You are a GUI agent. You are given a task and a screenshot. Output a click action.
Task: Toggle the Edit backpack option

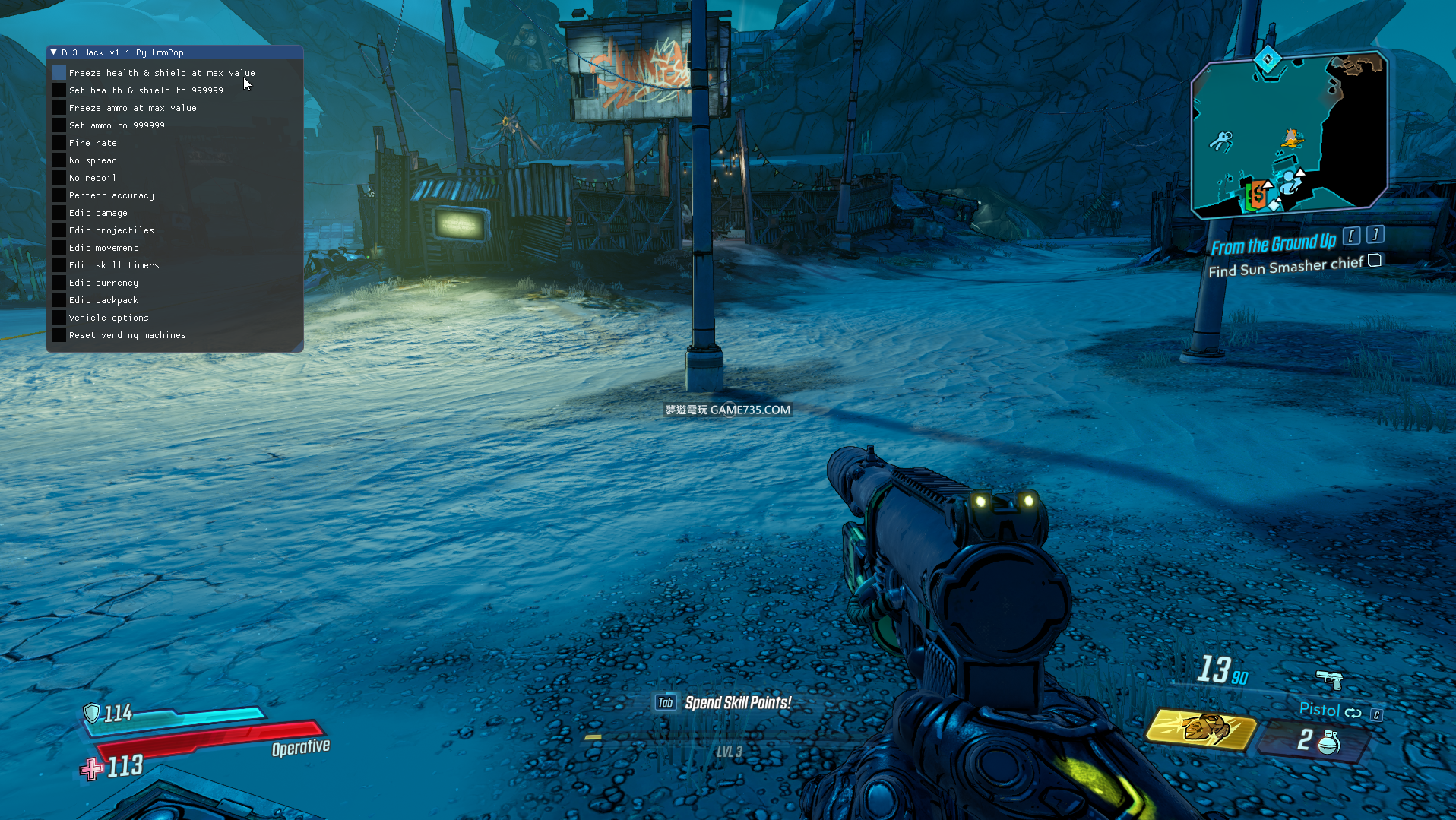[x=59, y=300]
